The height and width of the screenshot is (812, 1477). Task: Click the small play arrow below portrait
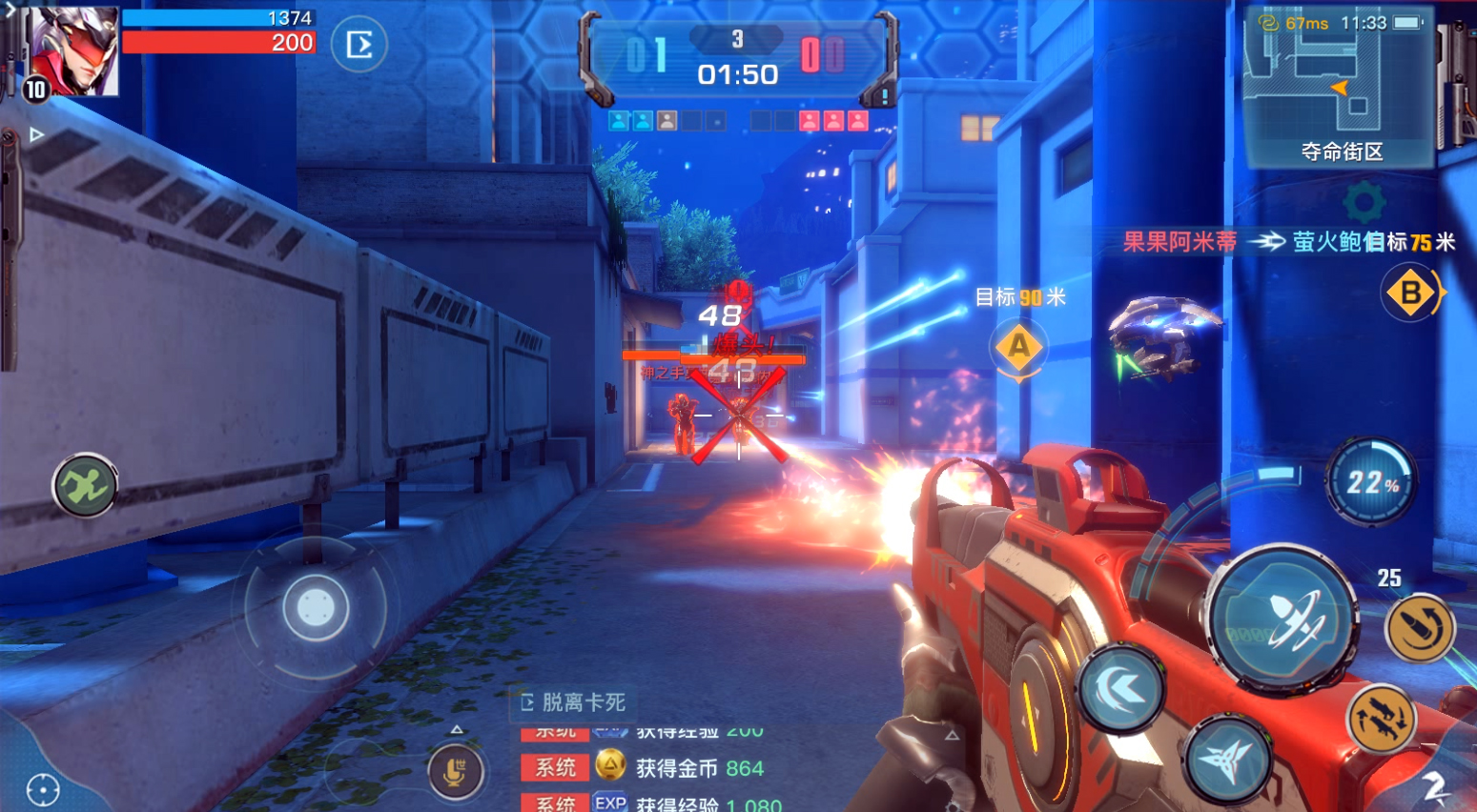tap(36, 134)
